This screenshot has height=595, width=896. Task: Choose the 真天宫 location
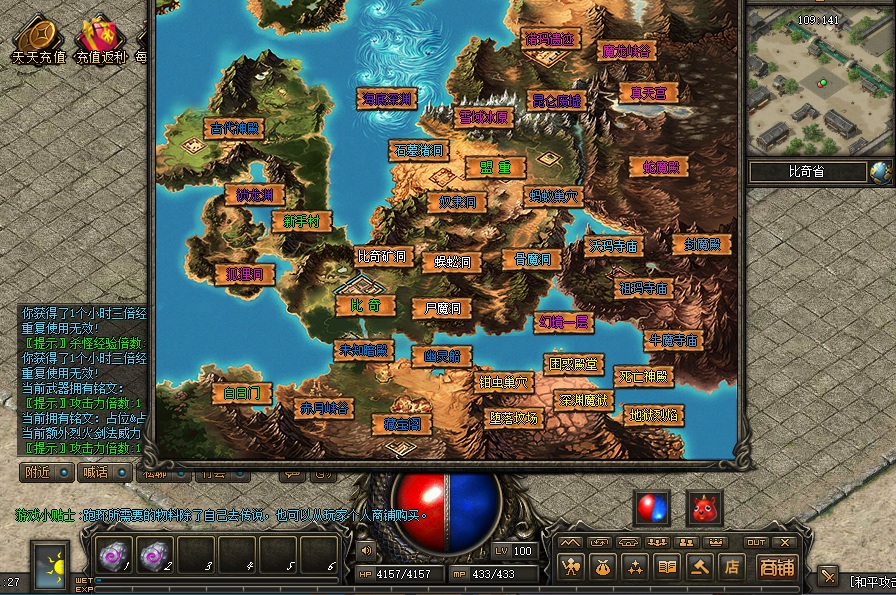coord(648,93)
